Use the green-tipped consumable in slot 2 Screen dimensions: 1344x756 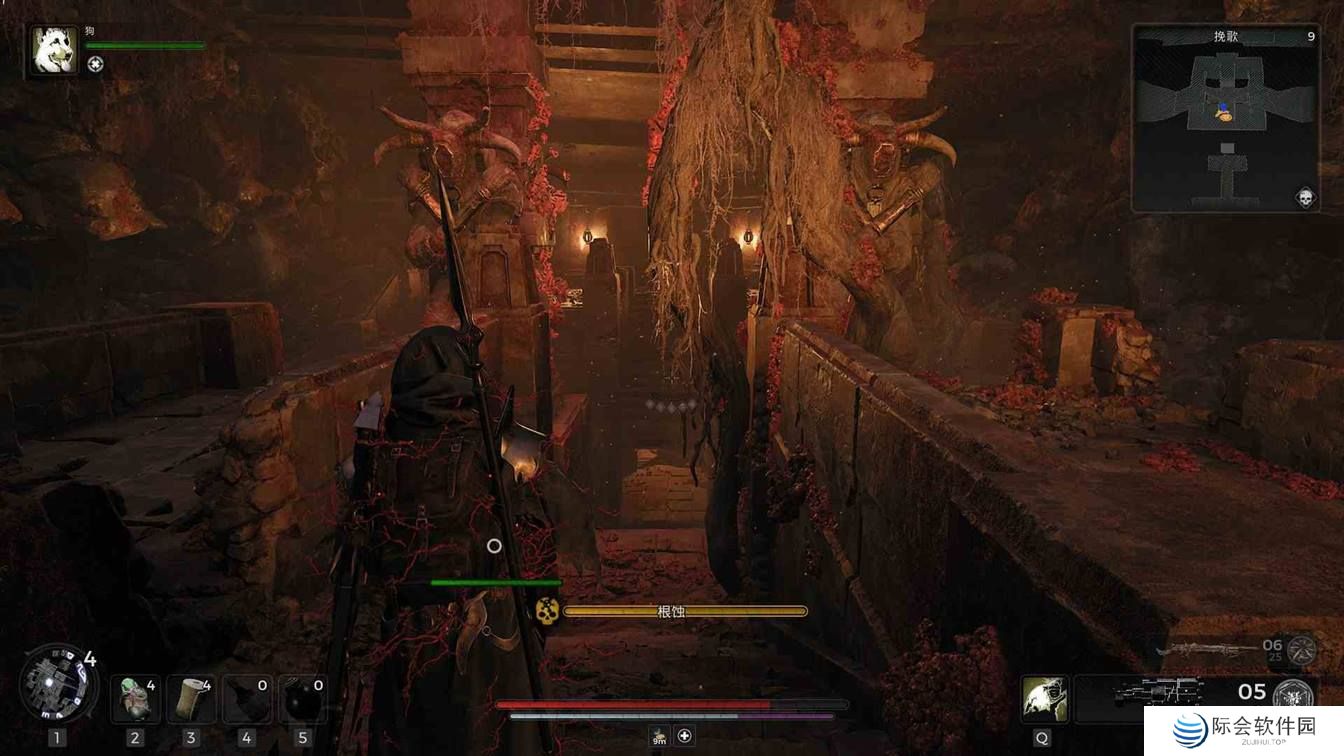coord(135,699)
